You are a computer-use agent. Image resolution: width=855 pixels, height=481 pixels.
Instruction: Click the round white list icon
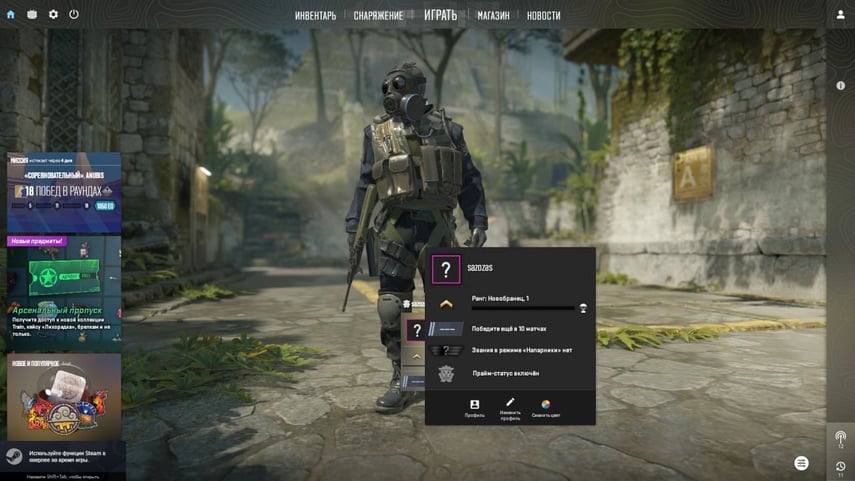[801, 463]
